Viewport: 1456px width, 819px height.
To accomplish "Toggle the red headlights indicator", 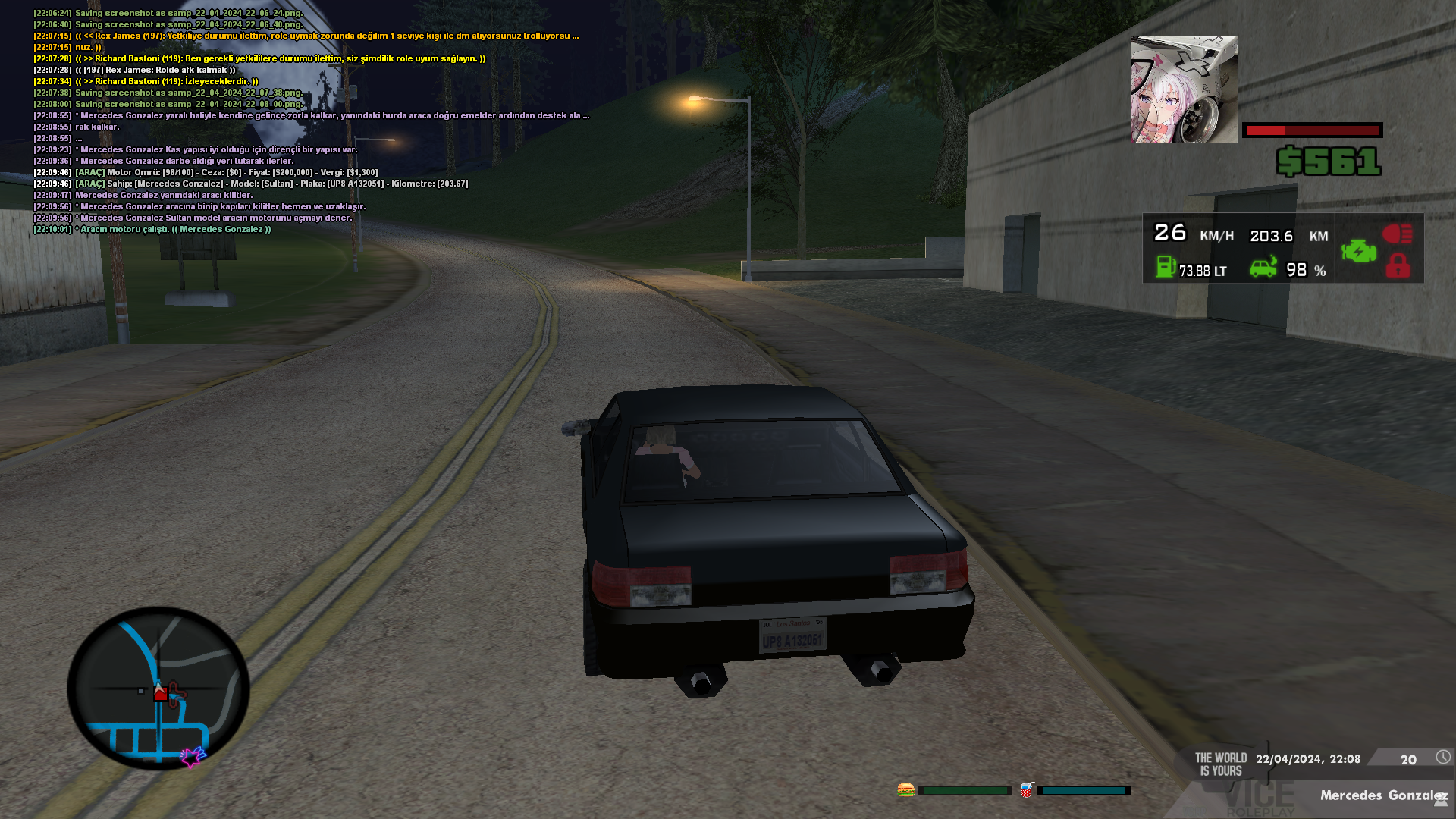I will coord(1397,234).
